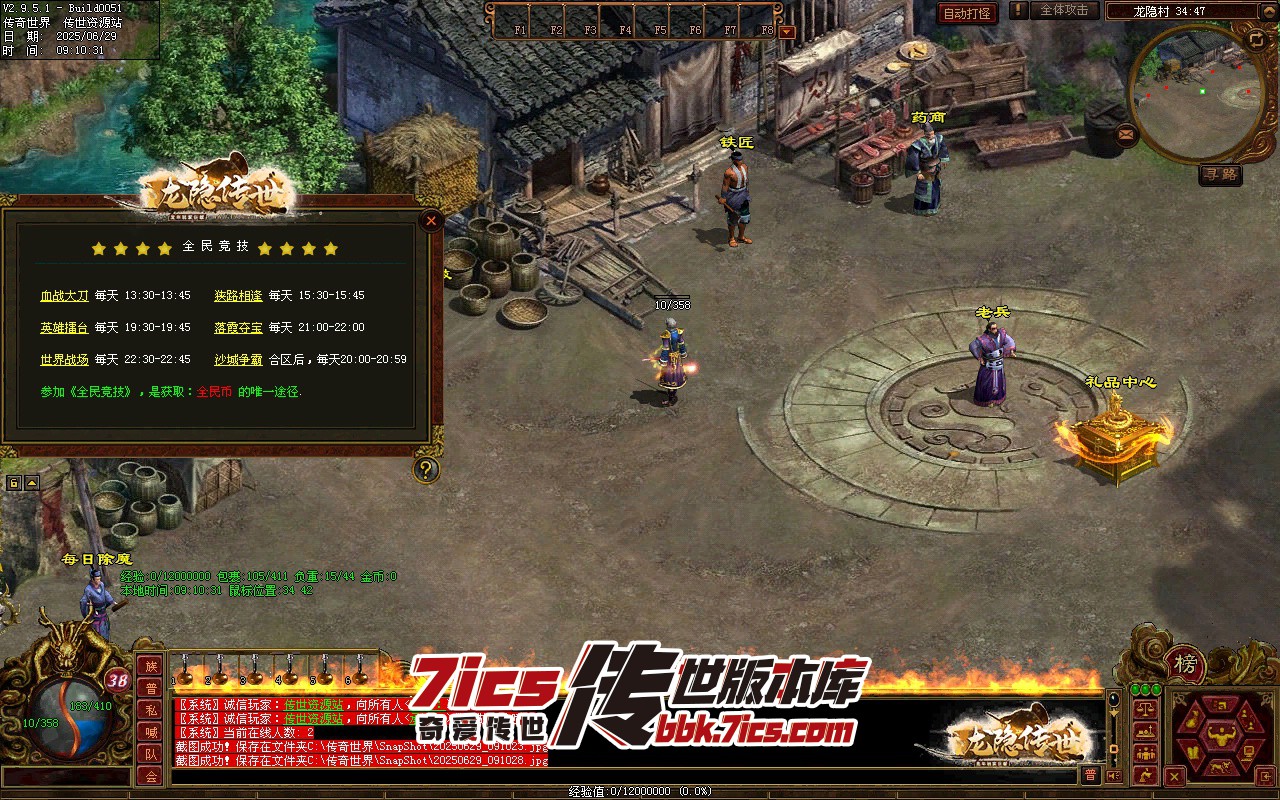
Task: Select the 狭路相逢 event link
Action: point(238,296)
